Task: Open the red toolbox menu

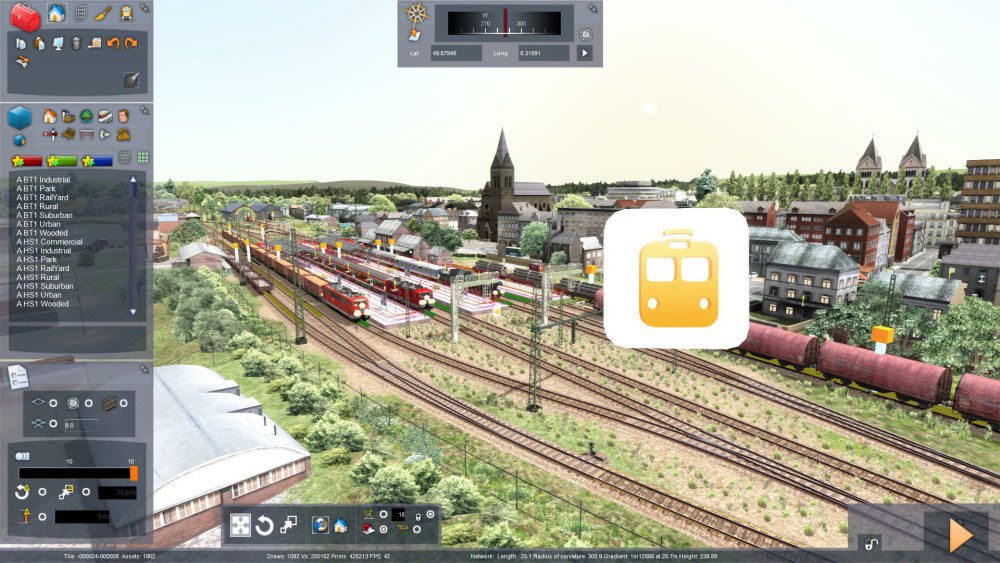Action: (24, 15)
